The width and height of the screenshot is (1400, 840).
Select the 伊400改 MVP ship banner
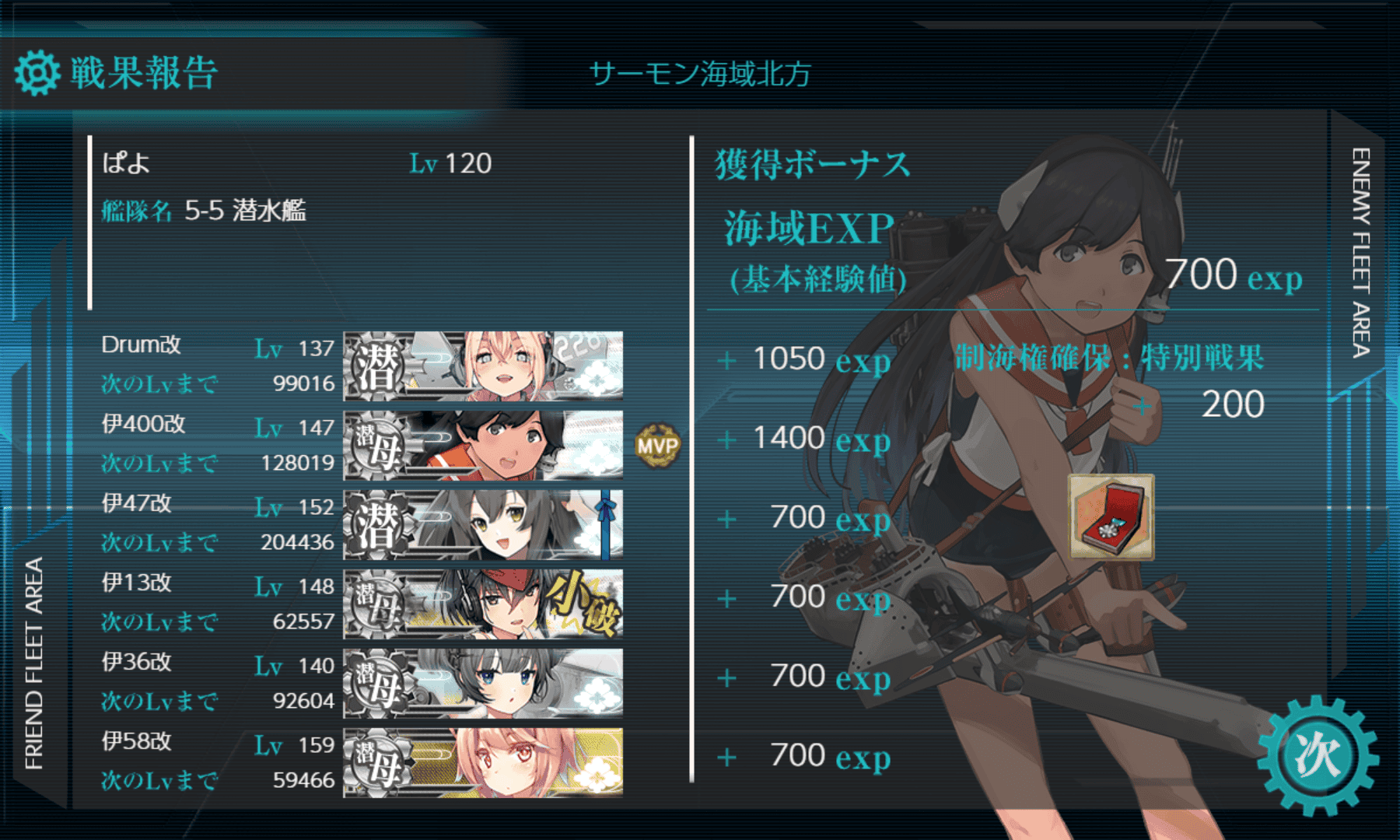(483, 445)
